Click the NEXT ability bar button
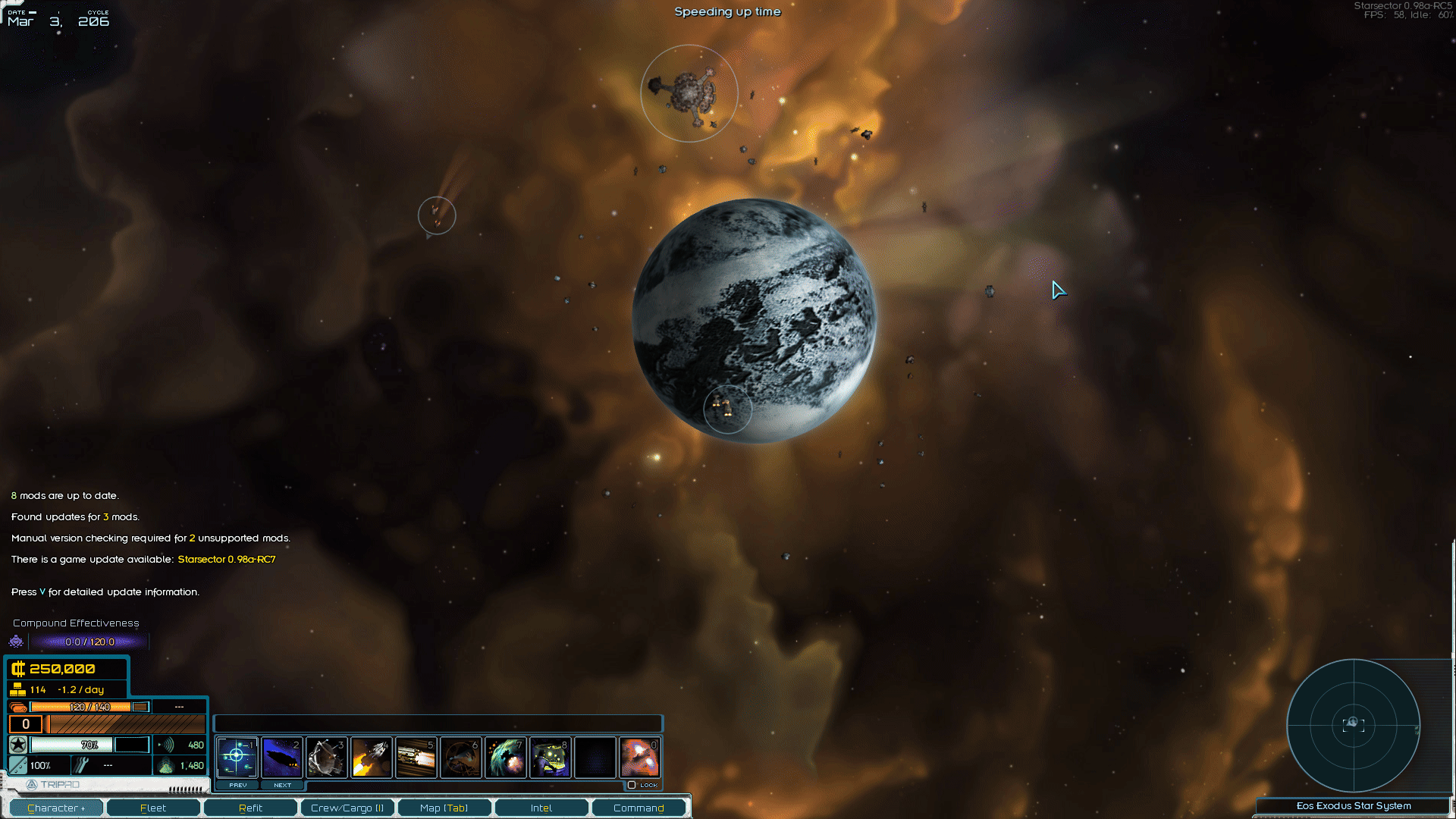The width and height of the screenshot is (1456, 819). (282, 785)
